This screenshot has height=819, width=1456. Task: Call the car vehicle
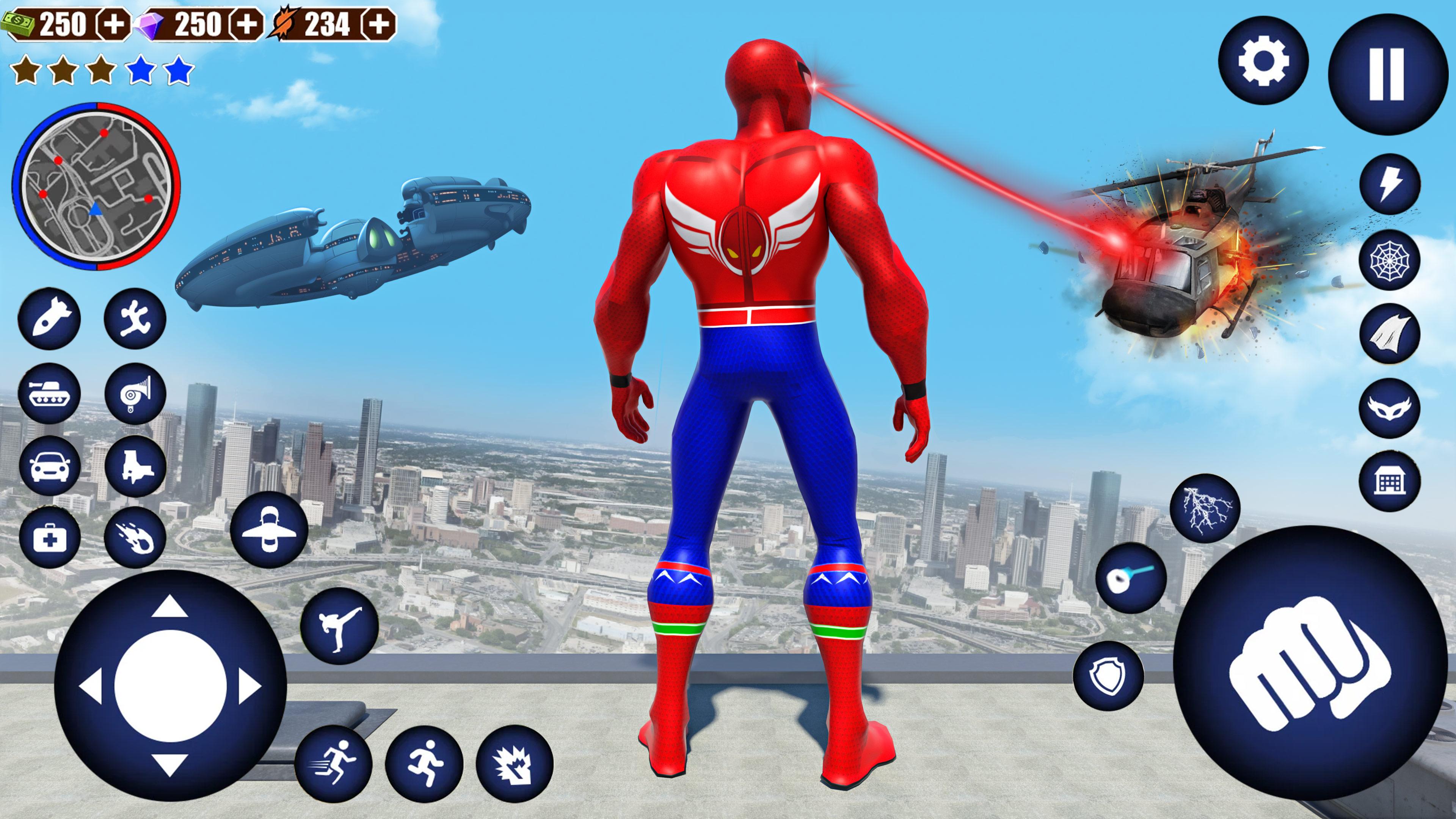coord(49,466)
